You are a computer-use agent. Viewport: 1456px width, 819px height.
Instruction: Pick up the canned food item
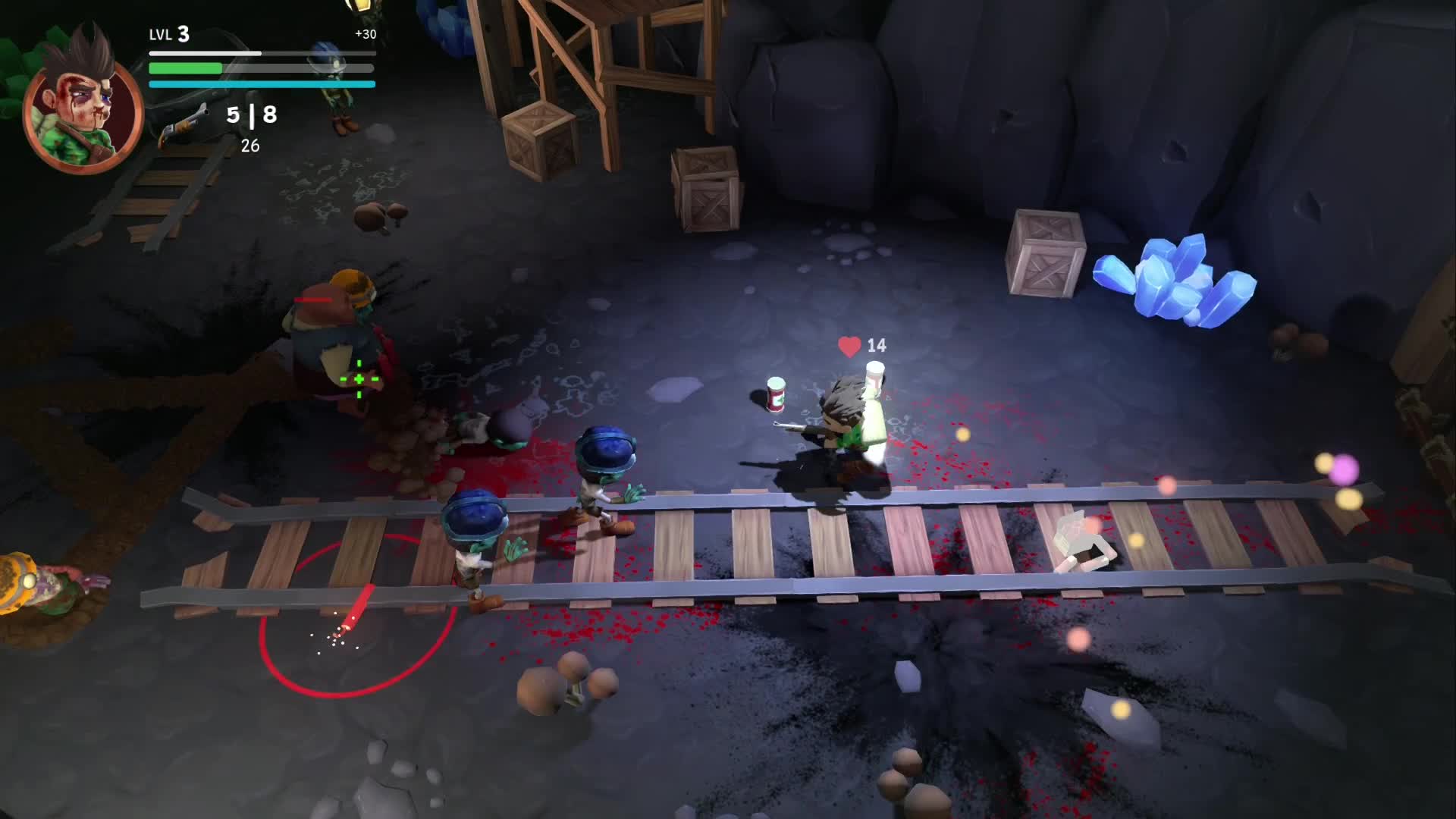point(777,394)
